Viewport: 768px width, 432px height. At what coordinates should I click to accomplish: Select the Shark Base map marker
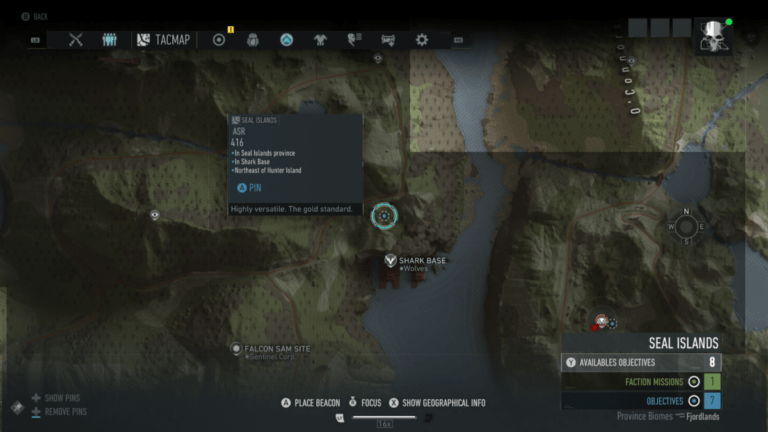(391, 261)
